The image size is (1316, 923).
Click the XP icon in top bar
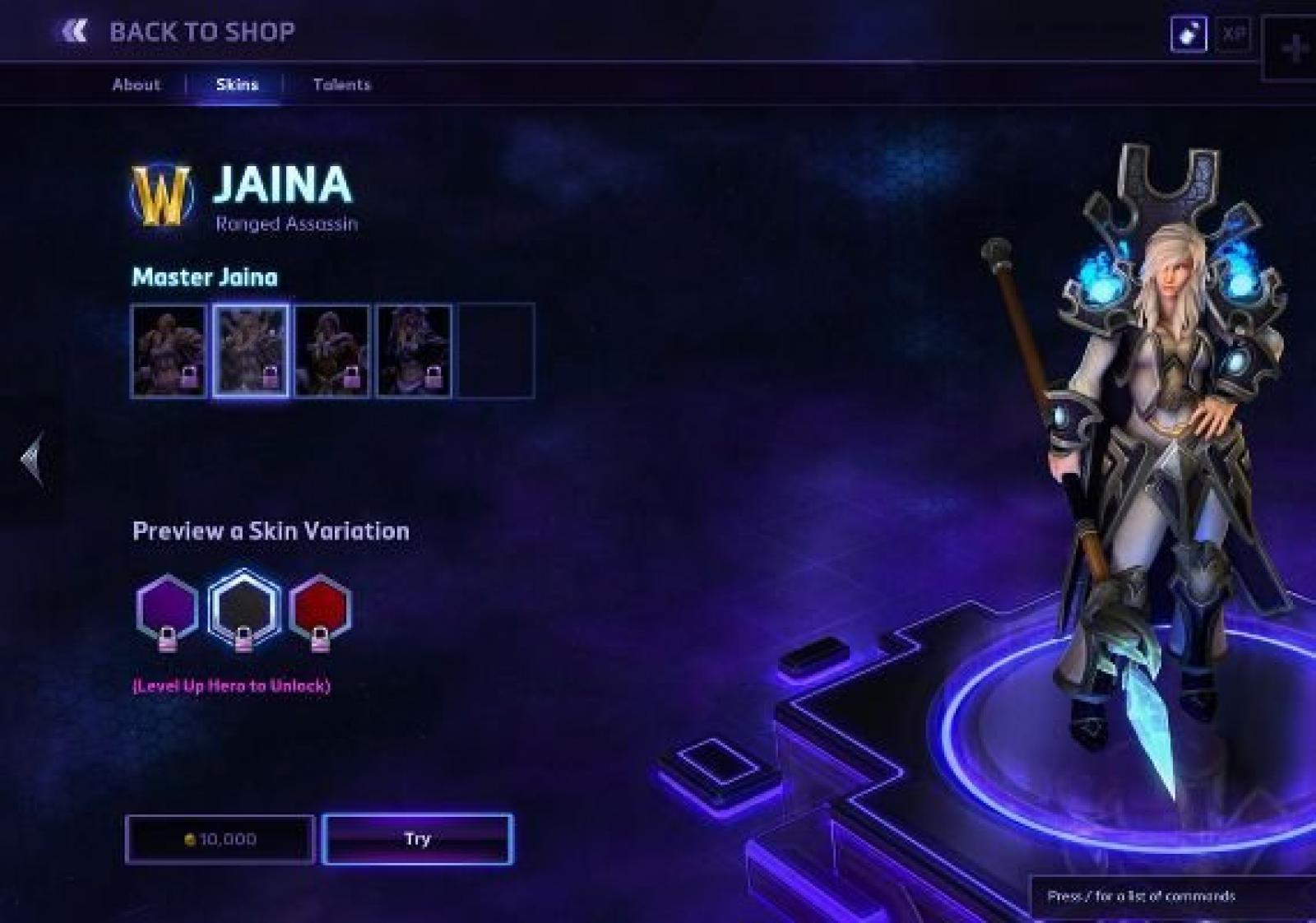coord(1233,35)
